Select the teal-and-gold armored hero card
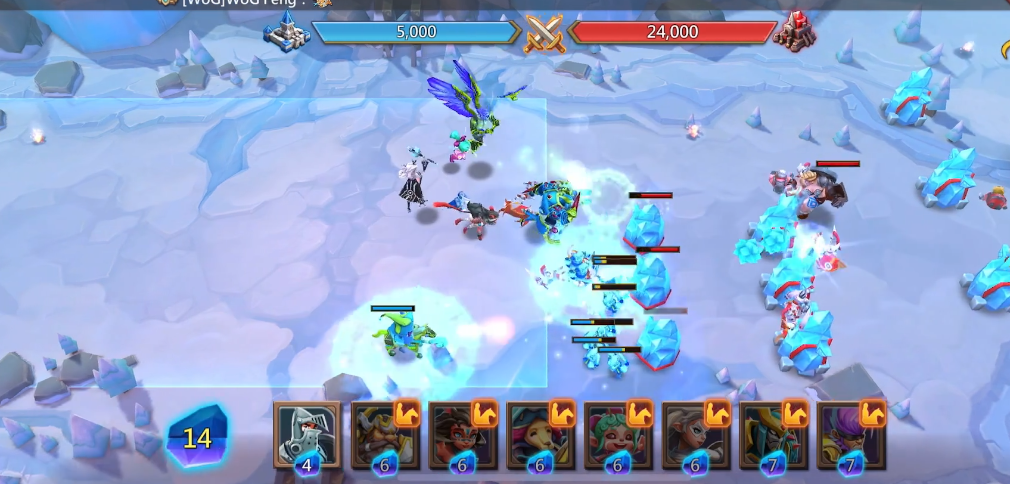 (x=773, y=434)
